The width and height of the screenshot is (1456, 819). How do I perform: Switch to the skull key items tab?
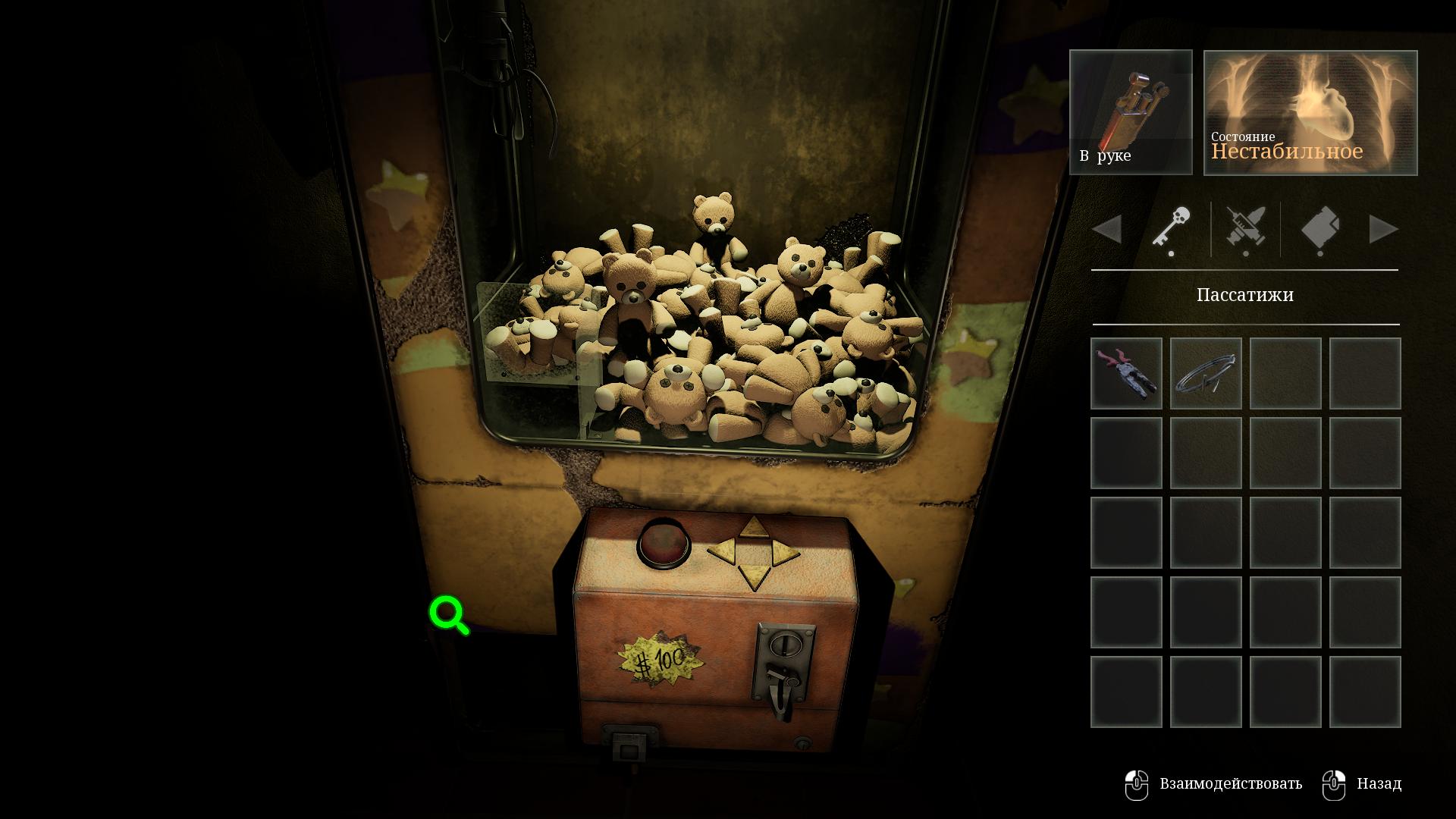tap(1172, 228)
